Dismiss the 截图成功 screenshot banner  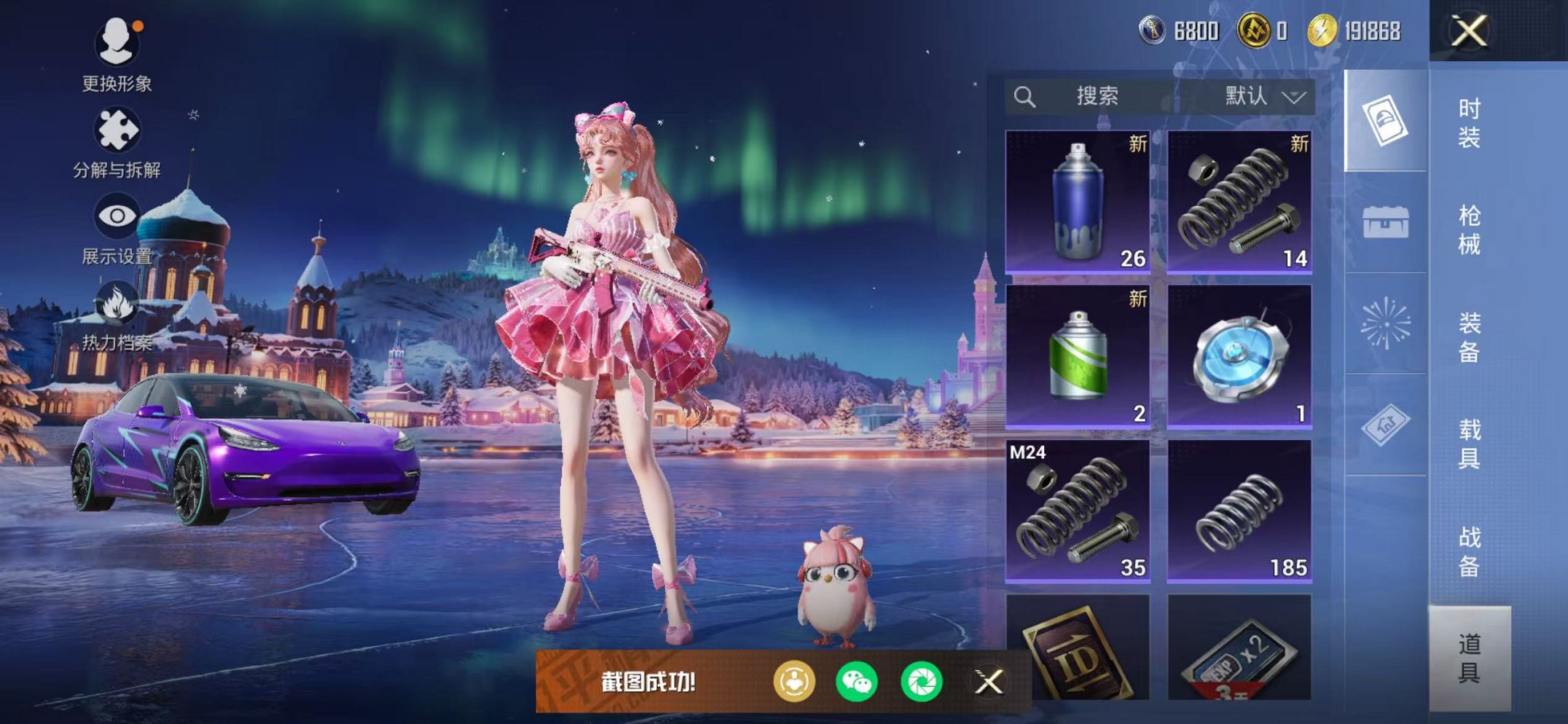click(989, 682)
